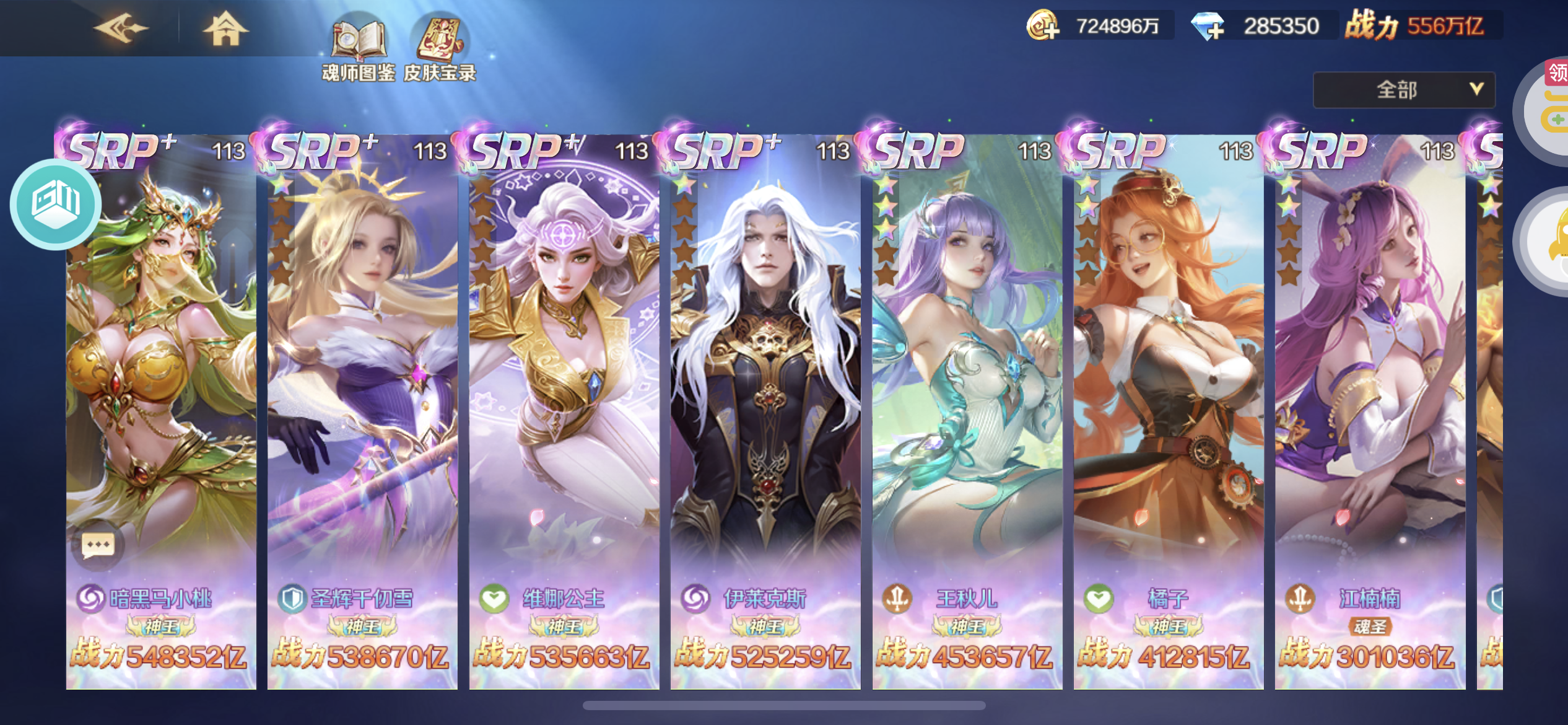Open the chat bubble icon

98,545
